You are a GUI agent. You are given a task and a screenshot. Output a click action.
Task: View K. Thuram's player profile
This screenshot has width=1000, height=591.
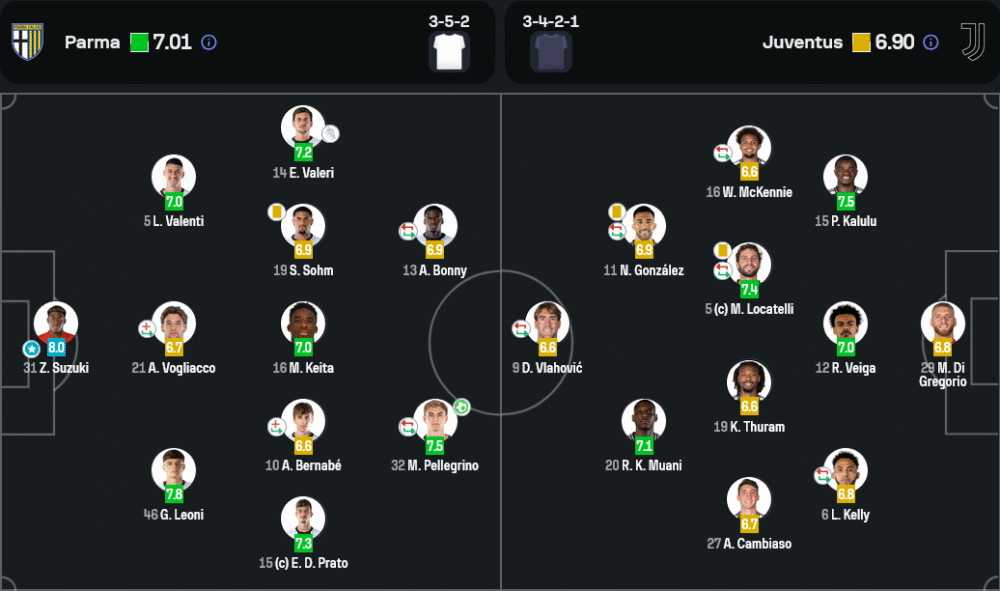[749, 382]
